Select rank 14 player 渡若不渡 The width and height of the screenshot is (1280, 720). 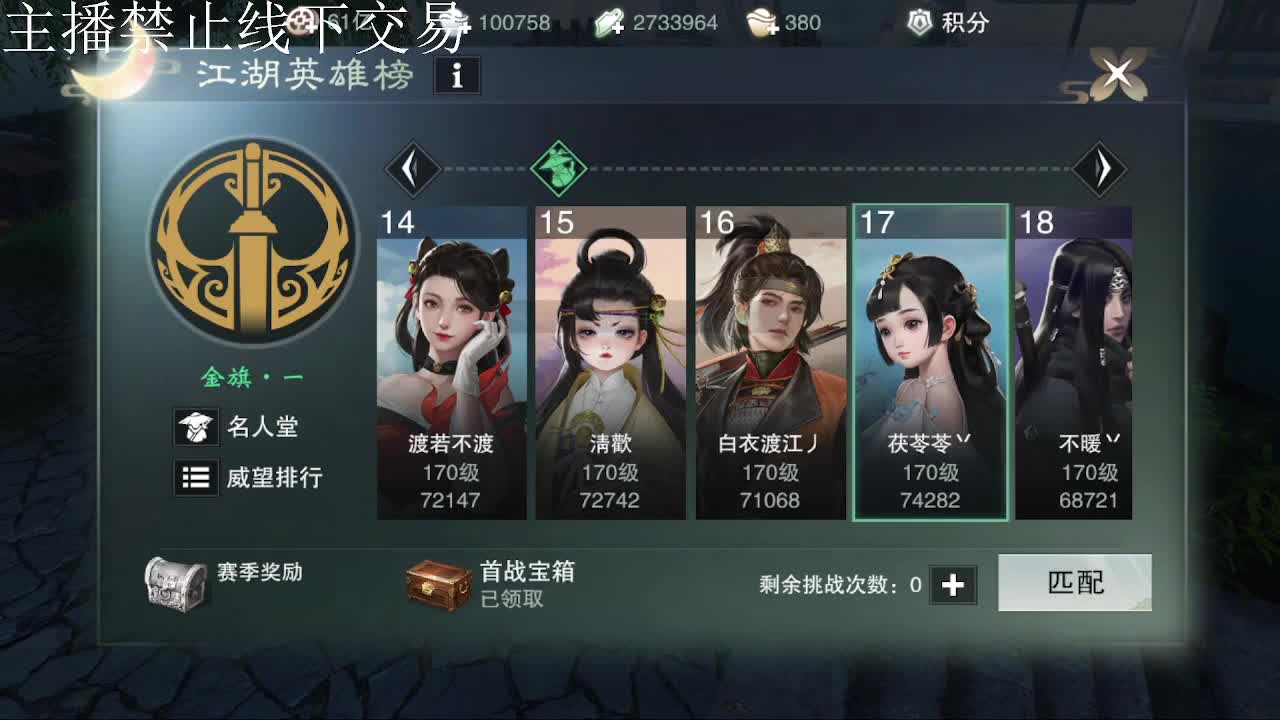[450, 360]
